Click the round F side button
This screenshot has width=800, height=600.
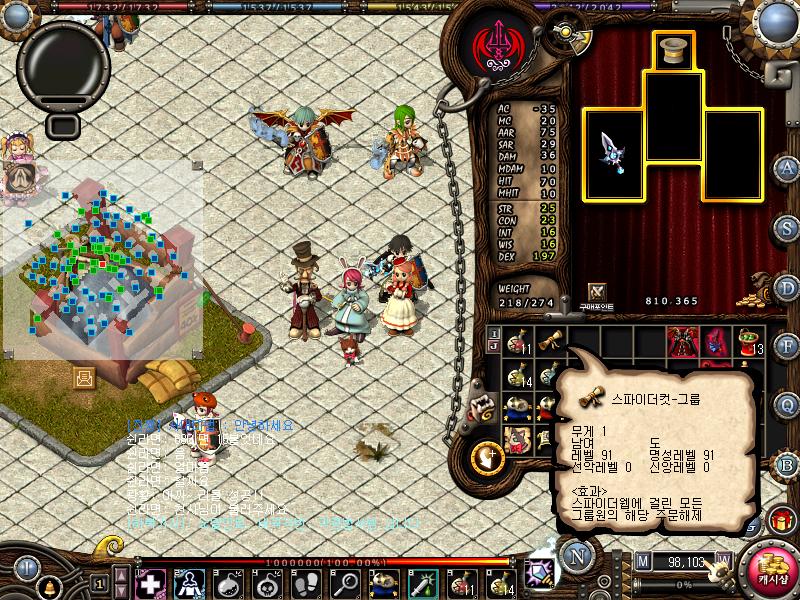pos(786,346)
